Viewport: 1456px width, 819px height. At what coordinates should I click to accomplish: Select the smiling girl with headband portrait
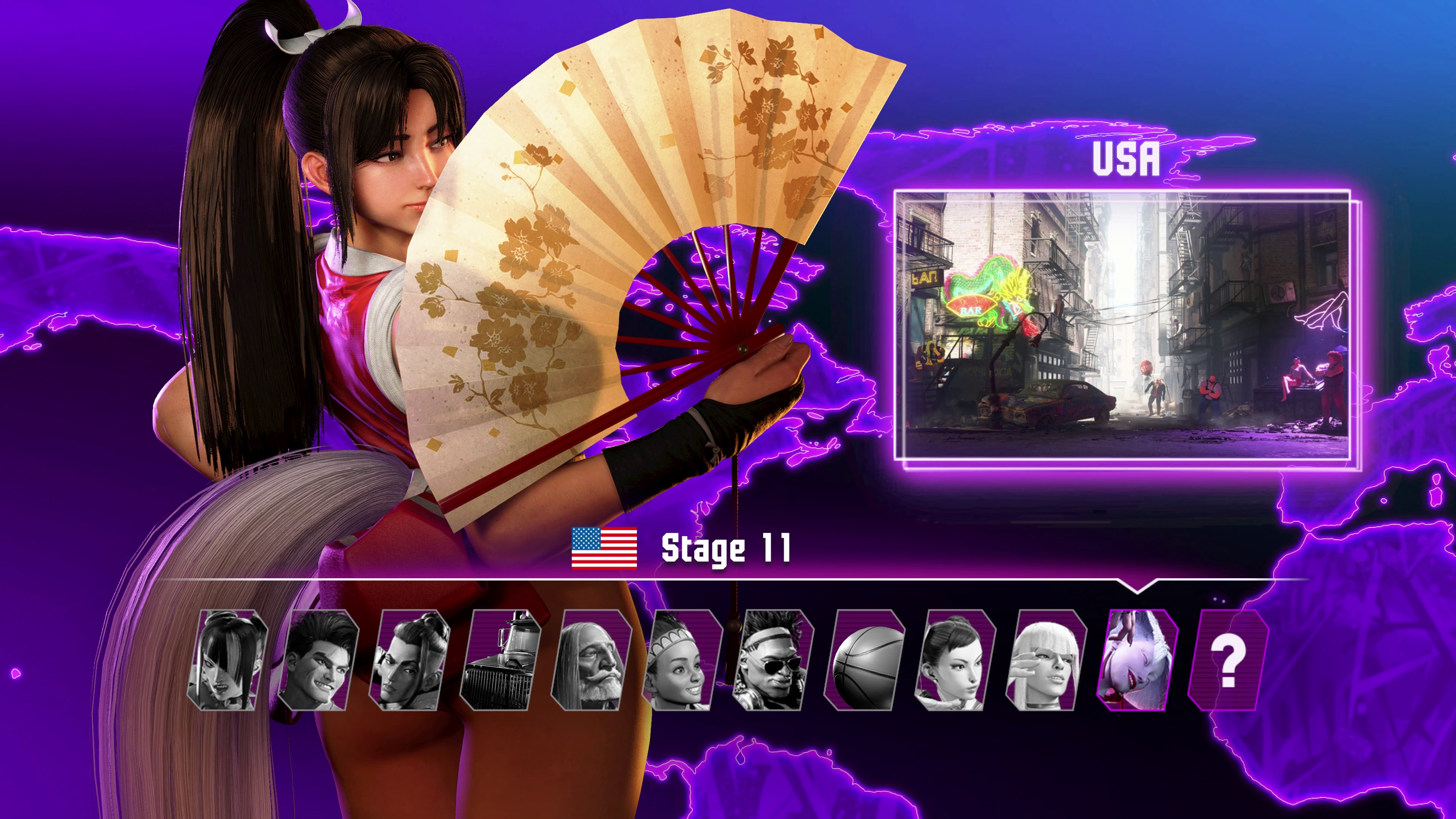pos(682,660)
